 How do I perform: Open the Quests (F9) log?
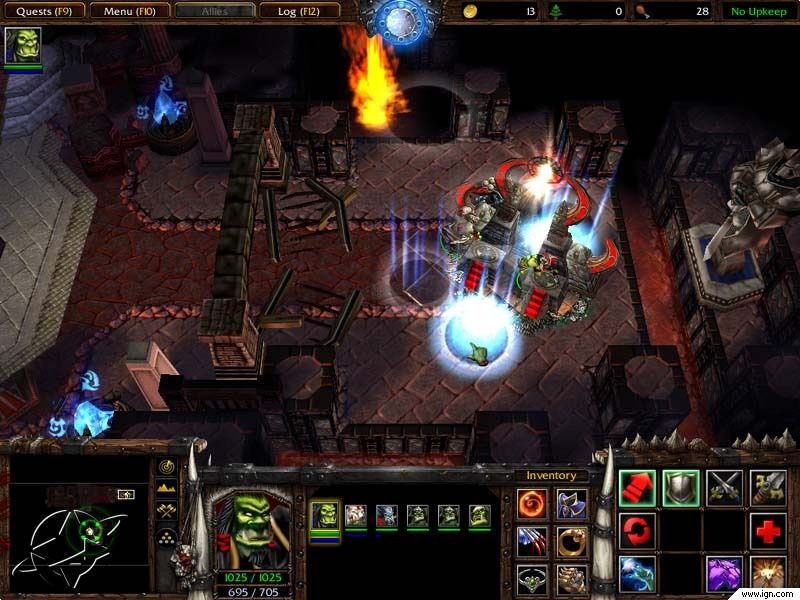click(43, 11)
